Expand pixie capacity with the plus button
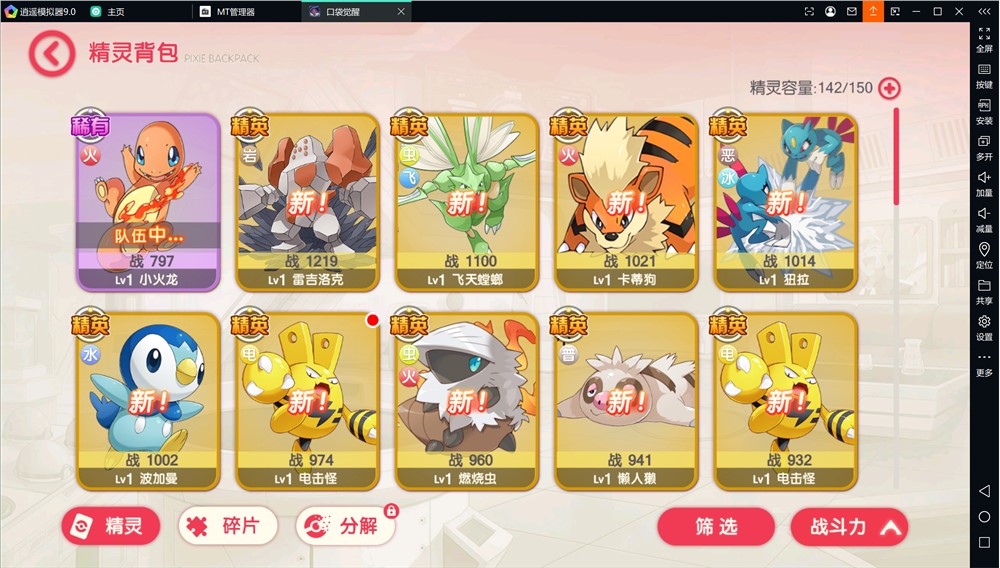Image resolution: width=1000 pixels, height=568 pixels. click(889, 88)
